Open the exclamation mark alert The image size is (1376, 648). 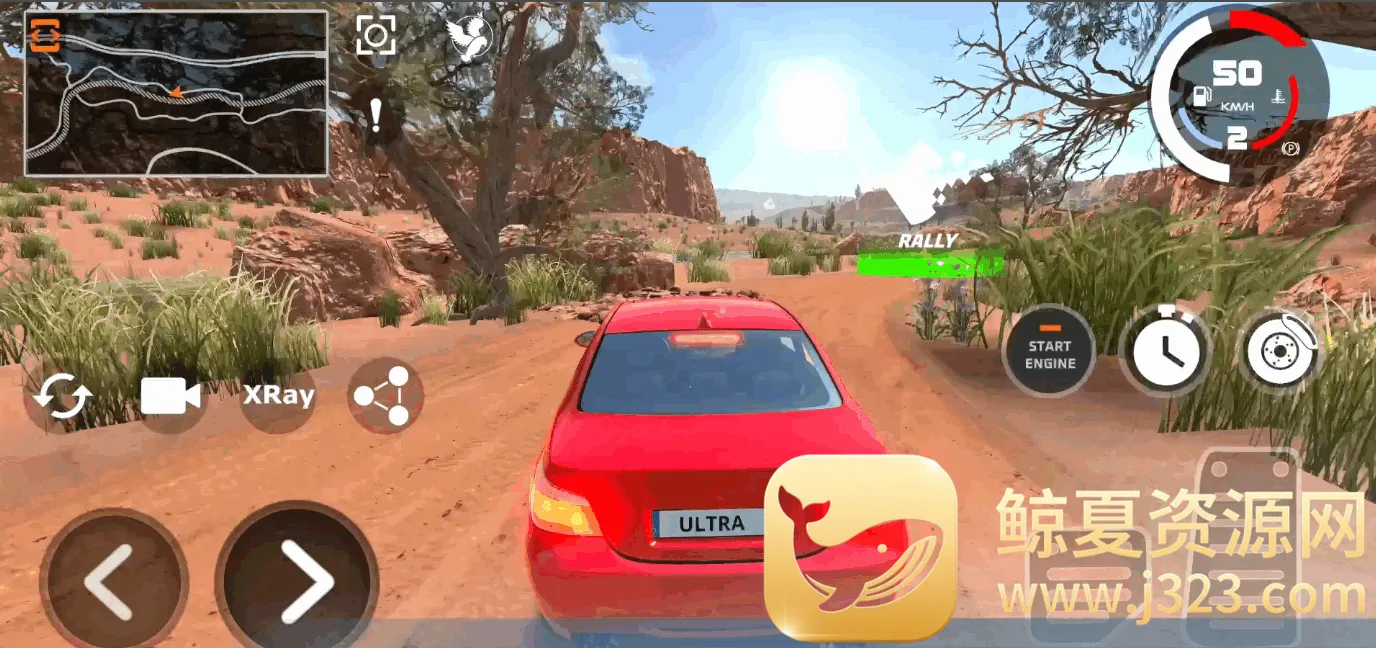[375, 115]
